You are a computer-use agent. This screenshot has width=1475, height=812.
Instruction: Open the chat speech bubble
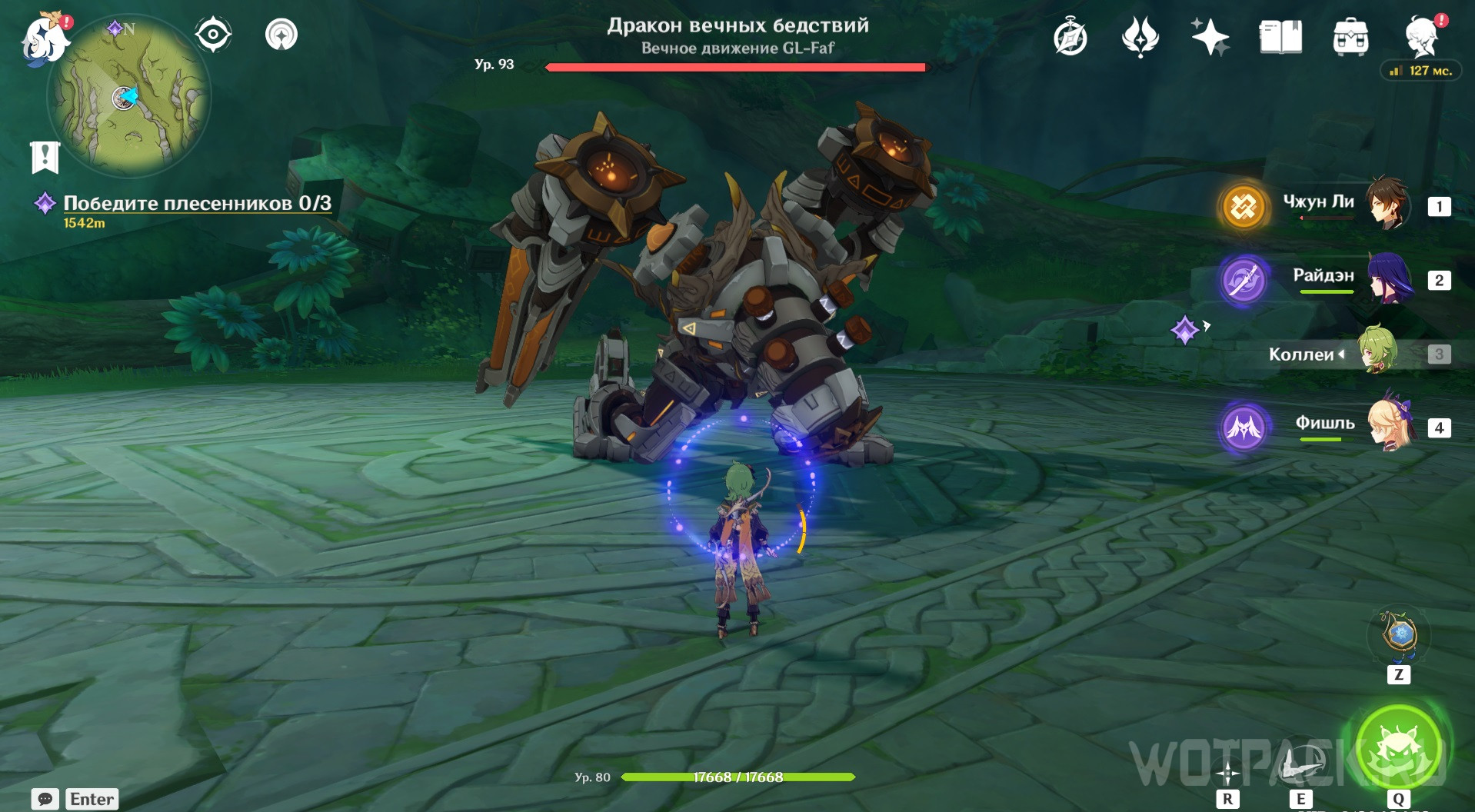(45, 799)
